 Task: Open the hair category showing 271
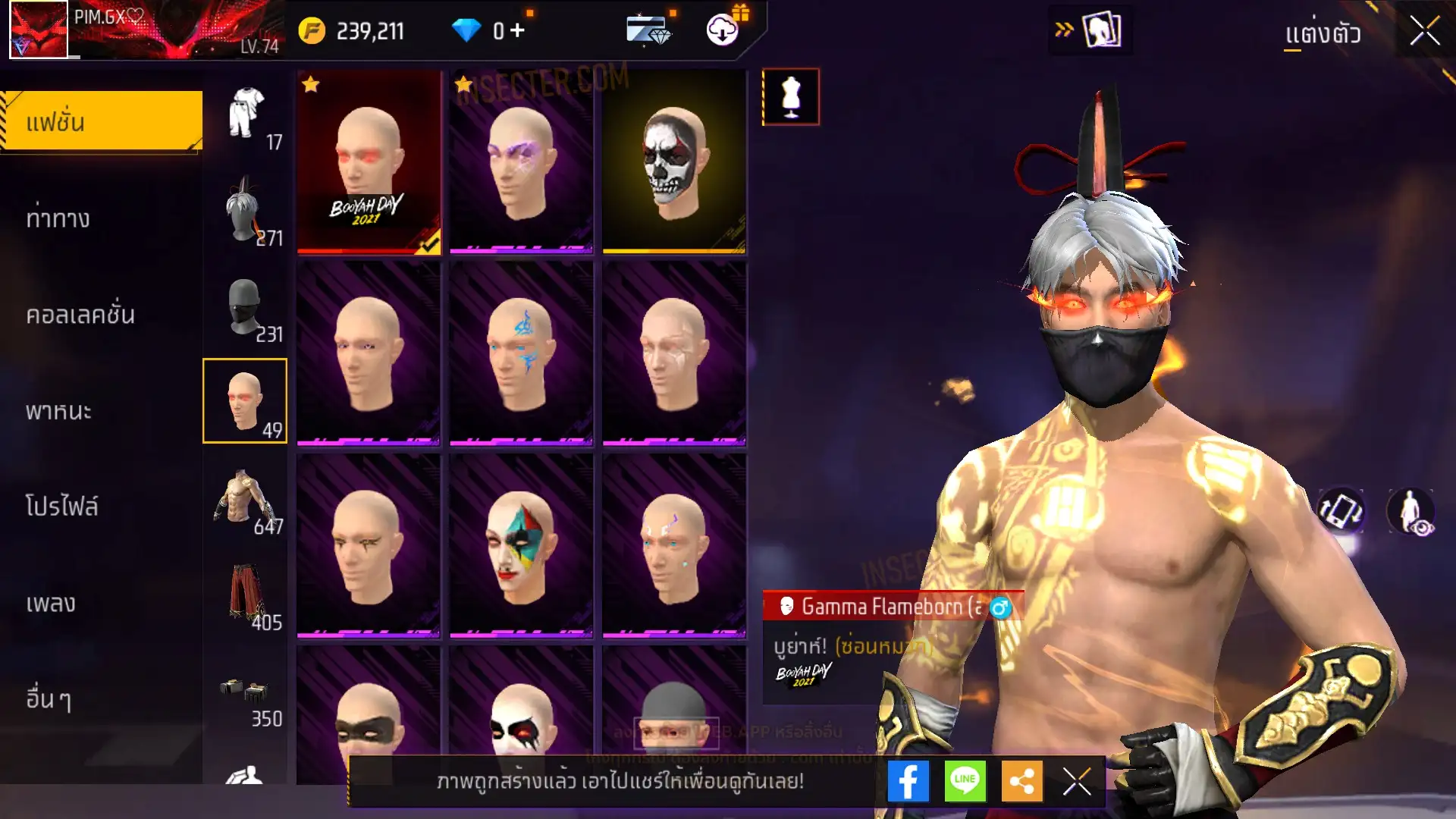point(246,210)
